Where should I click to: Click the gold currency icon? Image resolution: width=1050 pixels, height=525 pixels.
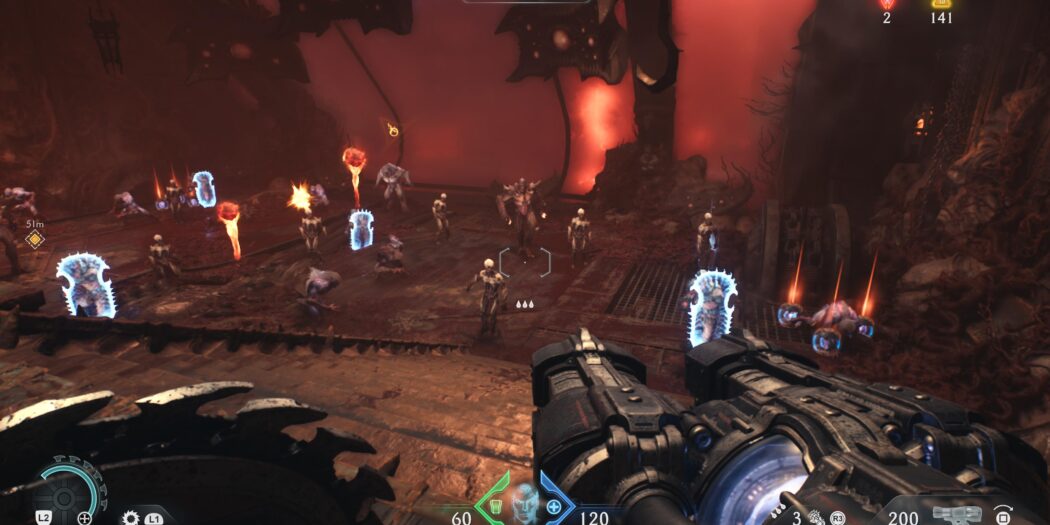[x=941, y=4]
